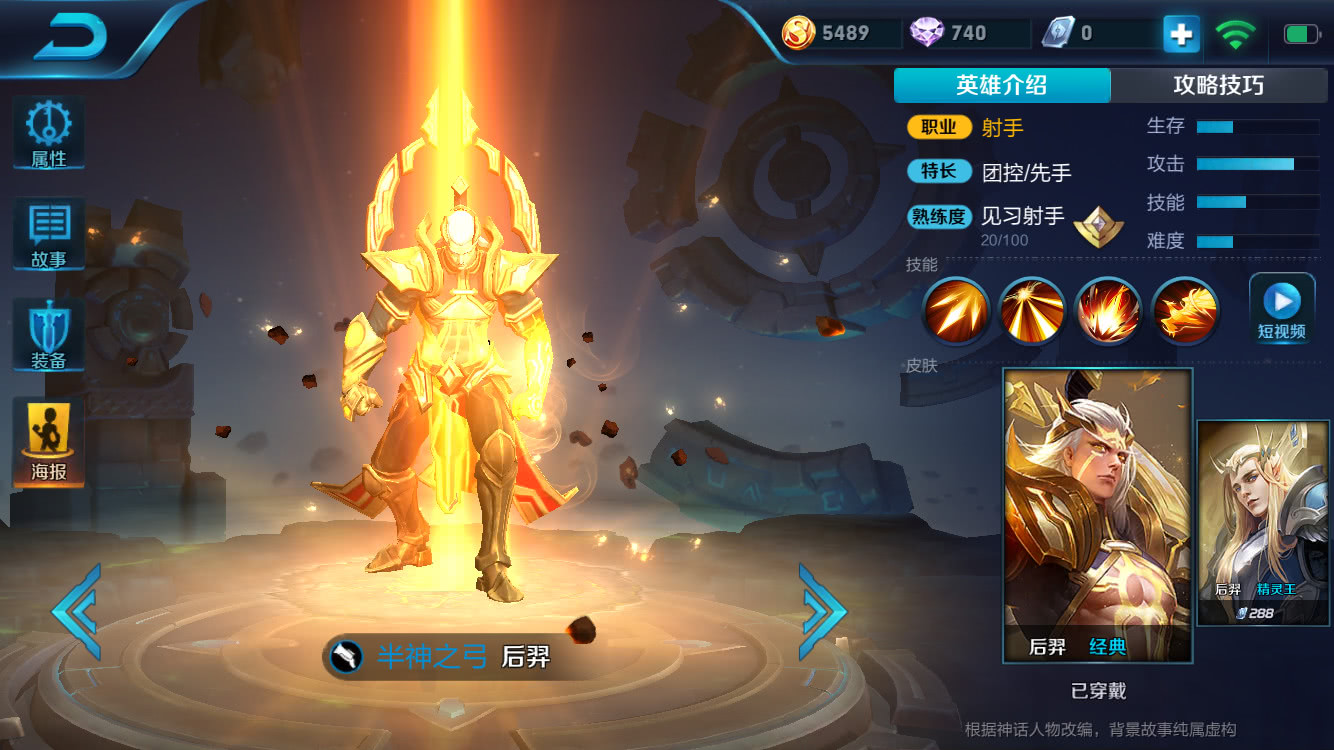View the fourth flaming bird skill icon
This screenshot has width=1334, height=750.
click(x=1185, y=310)
